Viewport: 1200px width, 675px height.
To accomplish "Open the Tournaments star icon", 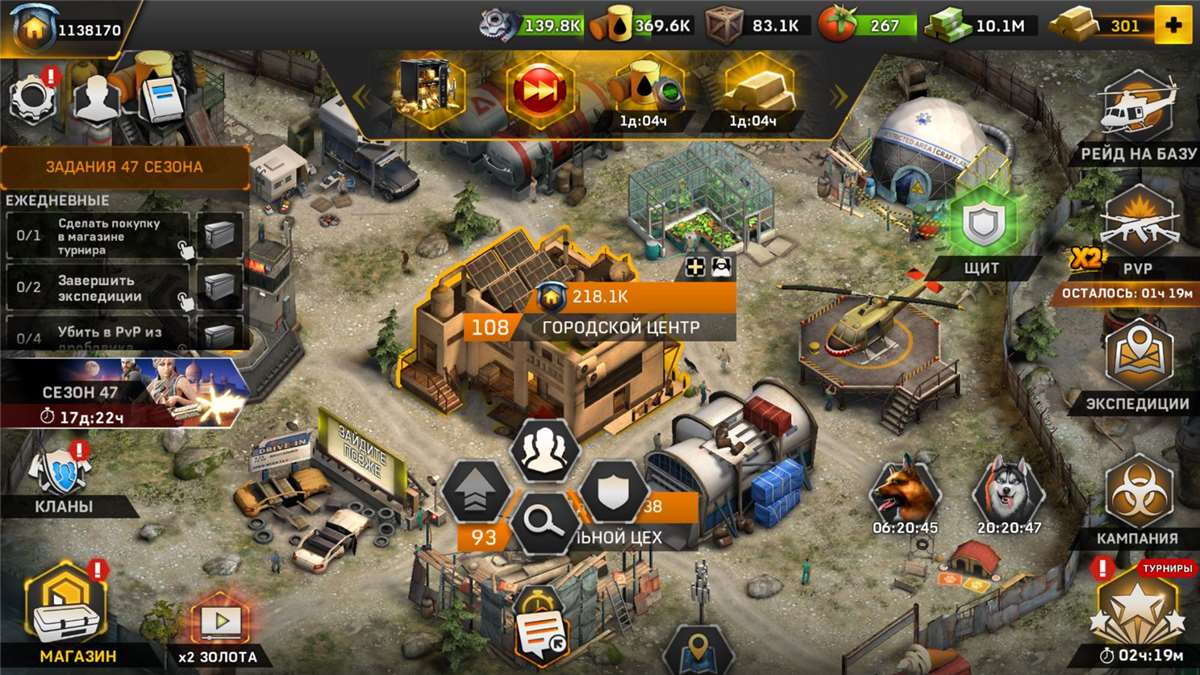I will (x=1139, y=609).
